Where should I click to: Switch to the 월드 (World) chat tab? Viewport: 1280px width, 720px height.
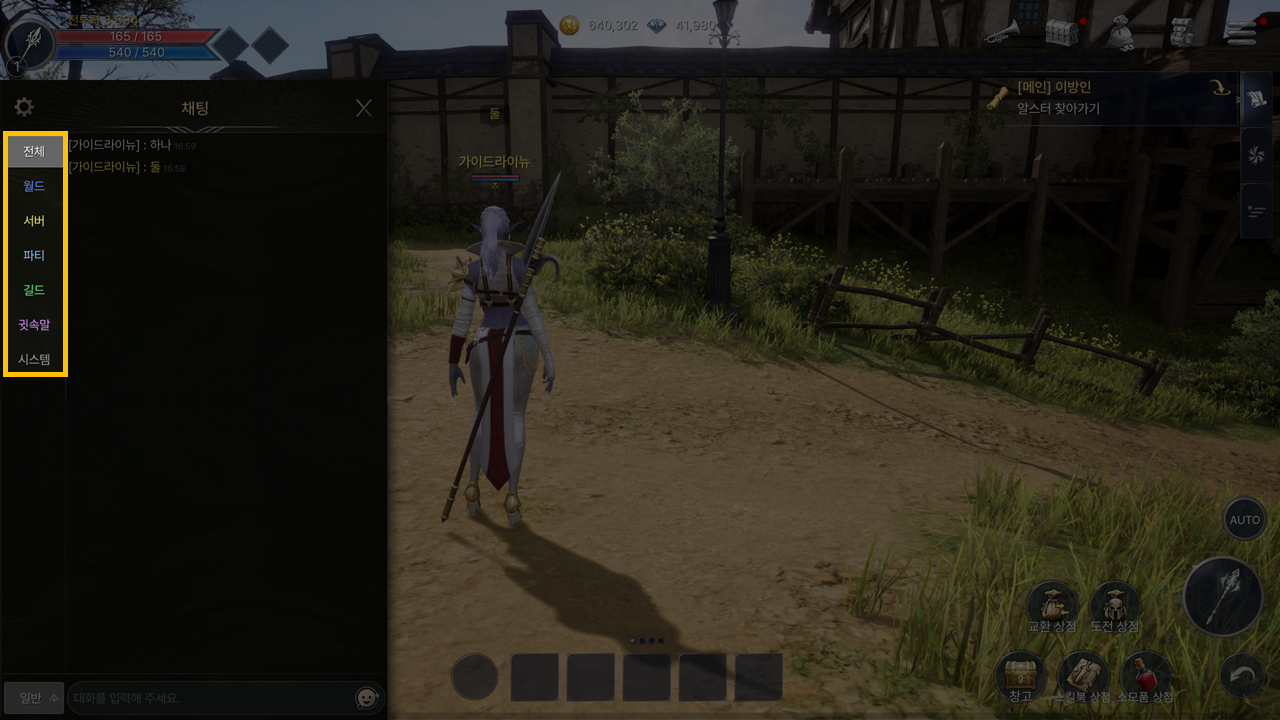[x=35, y=186]
